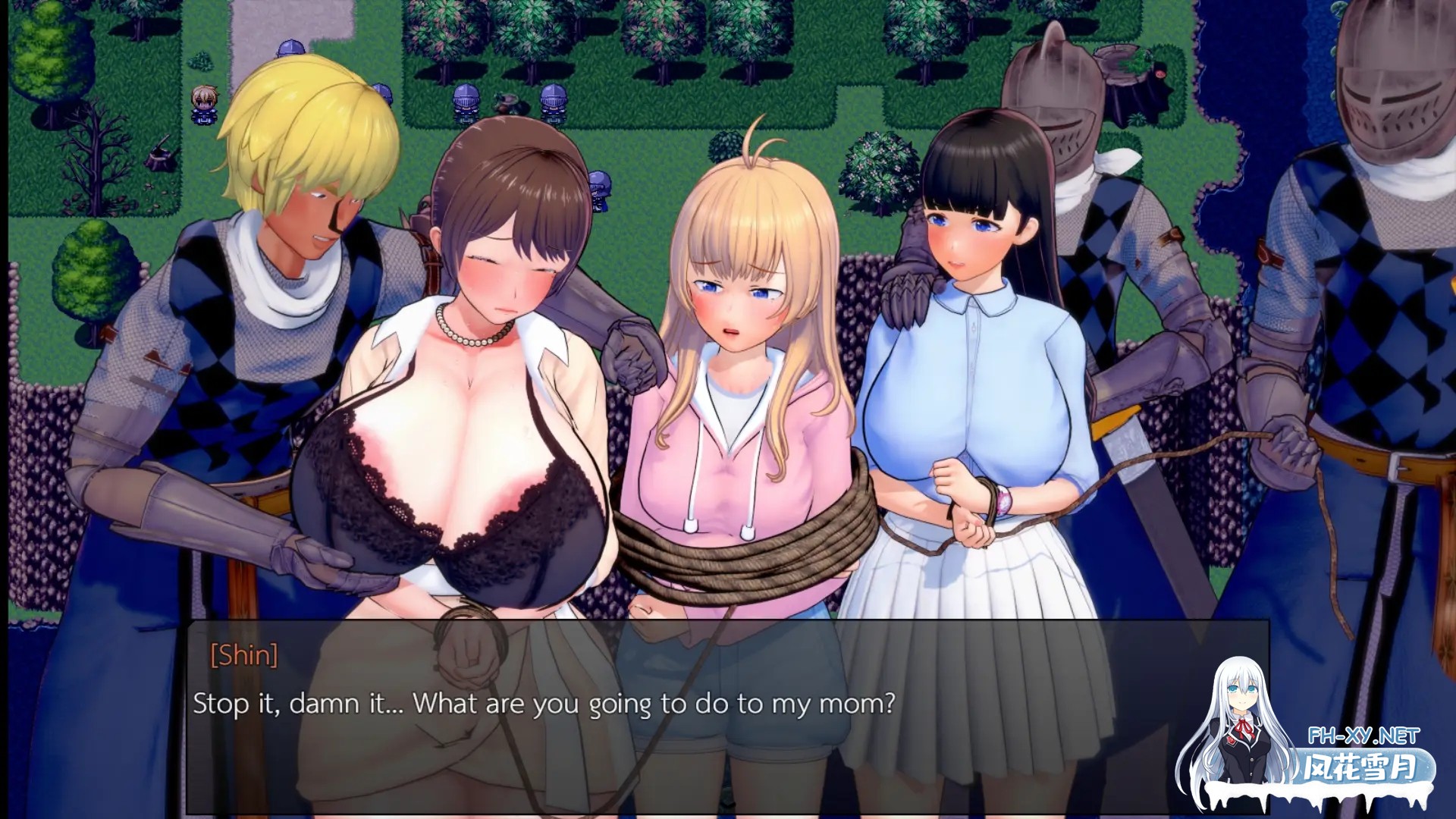
Task: Click the tree stump with the axe sprite
Action: 159,155
